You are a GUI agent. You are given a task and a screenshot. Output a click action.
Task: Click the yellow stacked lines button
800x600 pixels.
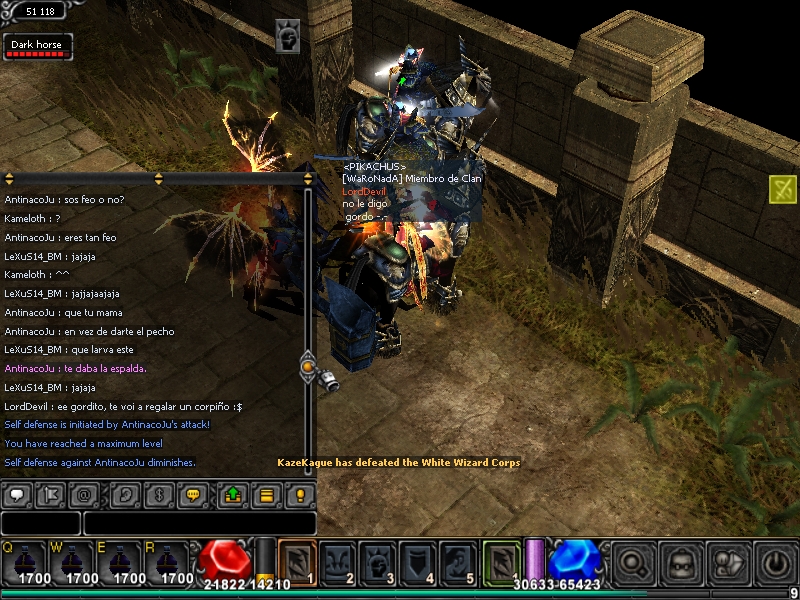[265, 494]
